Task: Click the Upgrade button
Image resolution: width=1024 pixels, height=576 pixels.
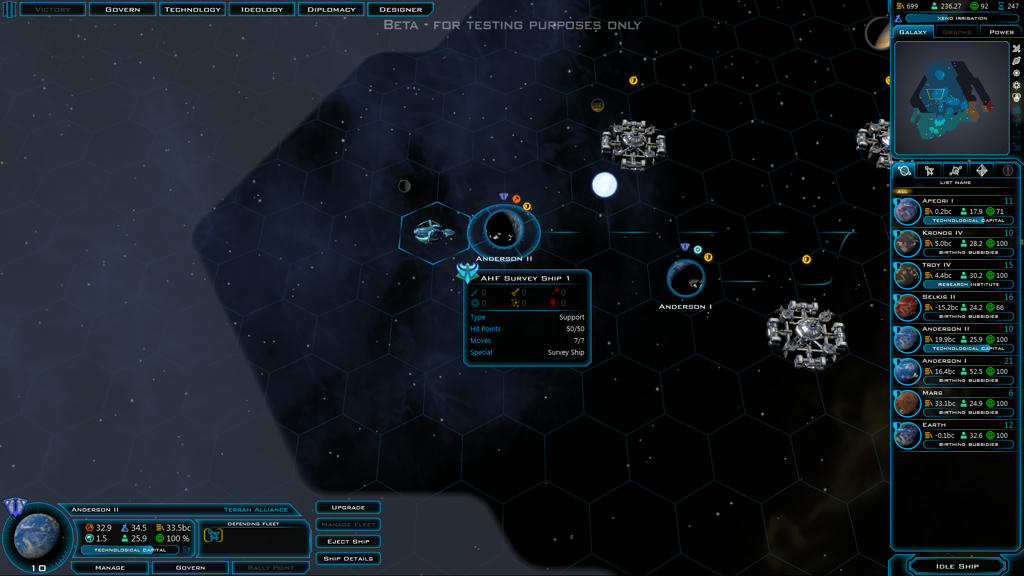Action: (x=348, y=508)
